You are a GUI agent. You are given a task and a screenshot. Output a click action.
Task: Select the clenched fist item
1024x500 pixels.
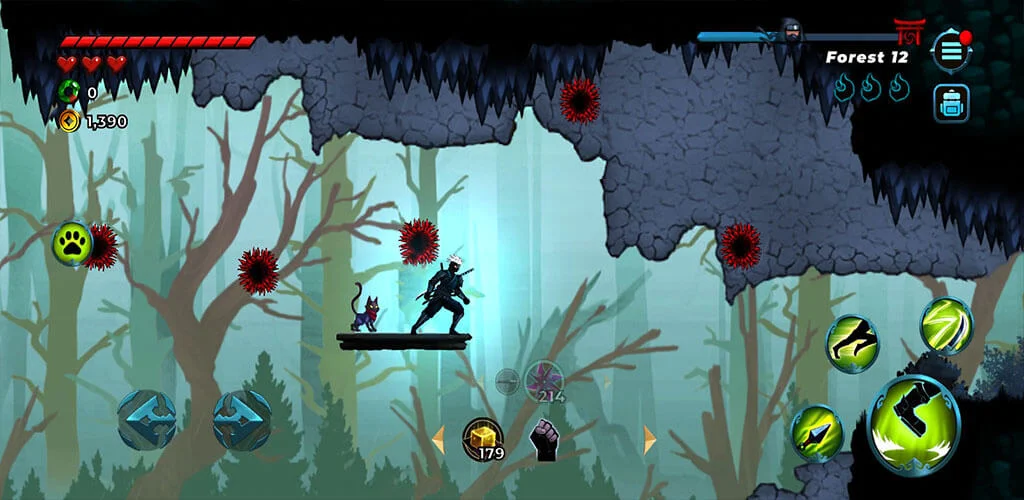point(544,440)
